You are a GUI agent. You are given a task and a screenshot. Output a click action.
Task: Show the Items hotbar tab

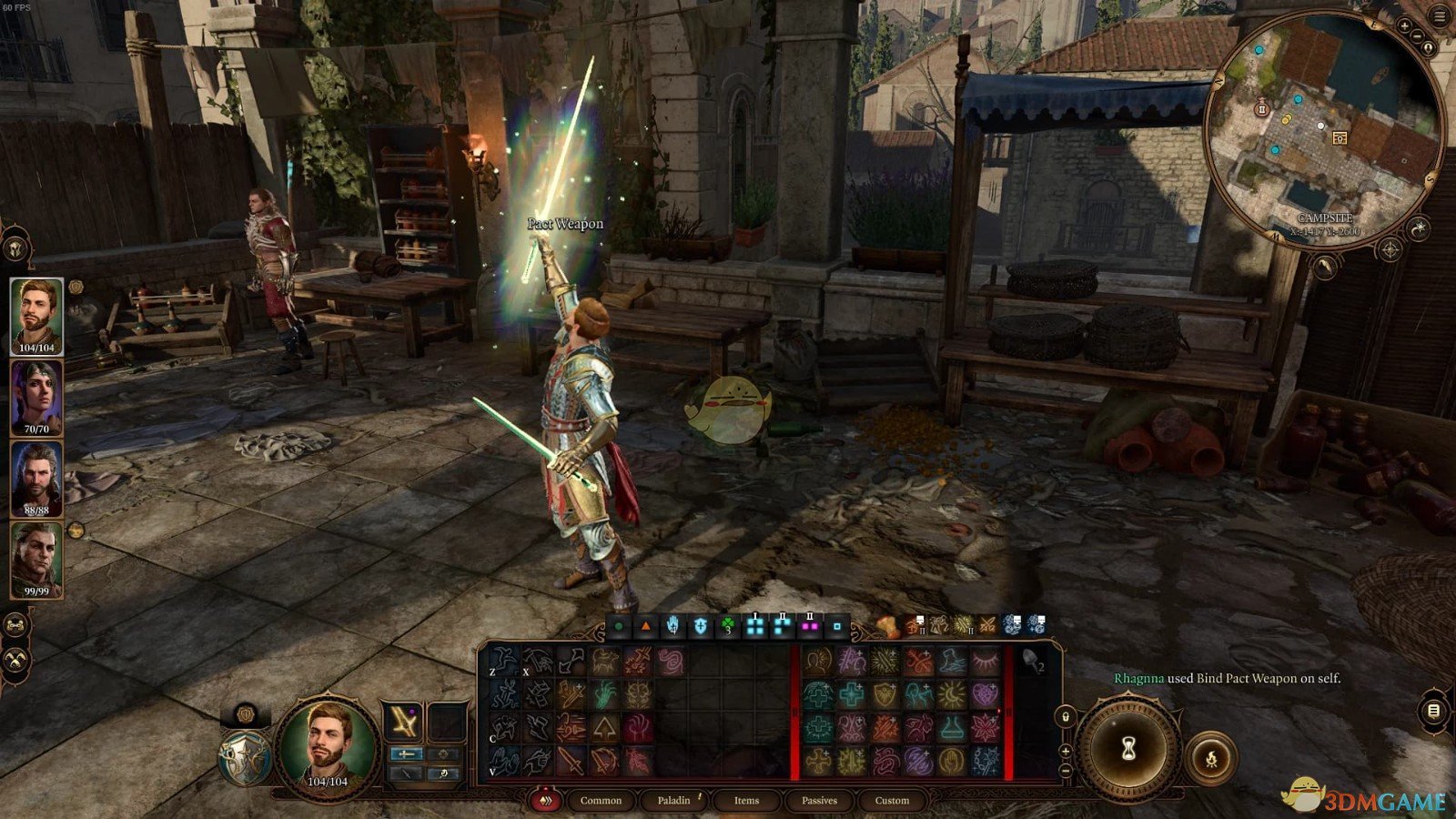746,801
